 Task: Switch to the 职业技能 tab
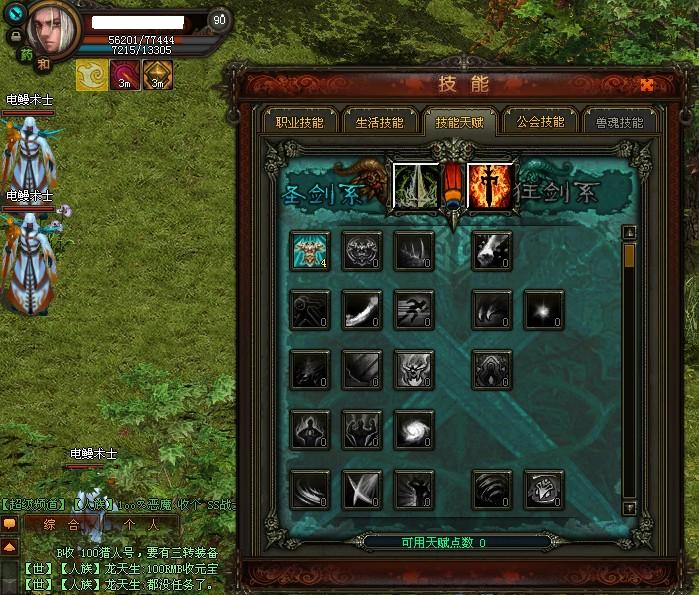[299, 123]
